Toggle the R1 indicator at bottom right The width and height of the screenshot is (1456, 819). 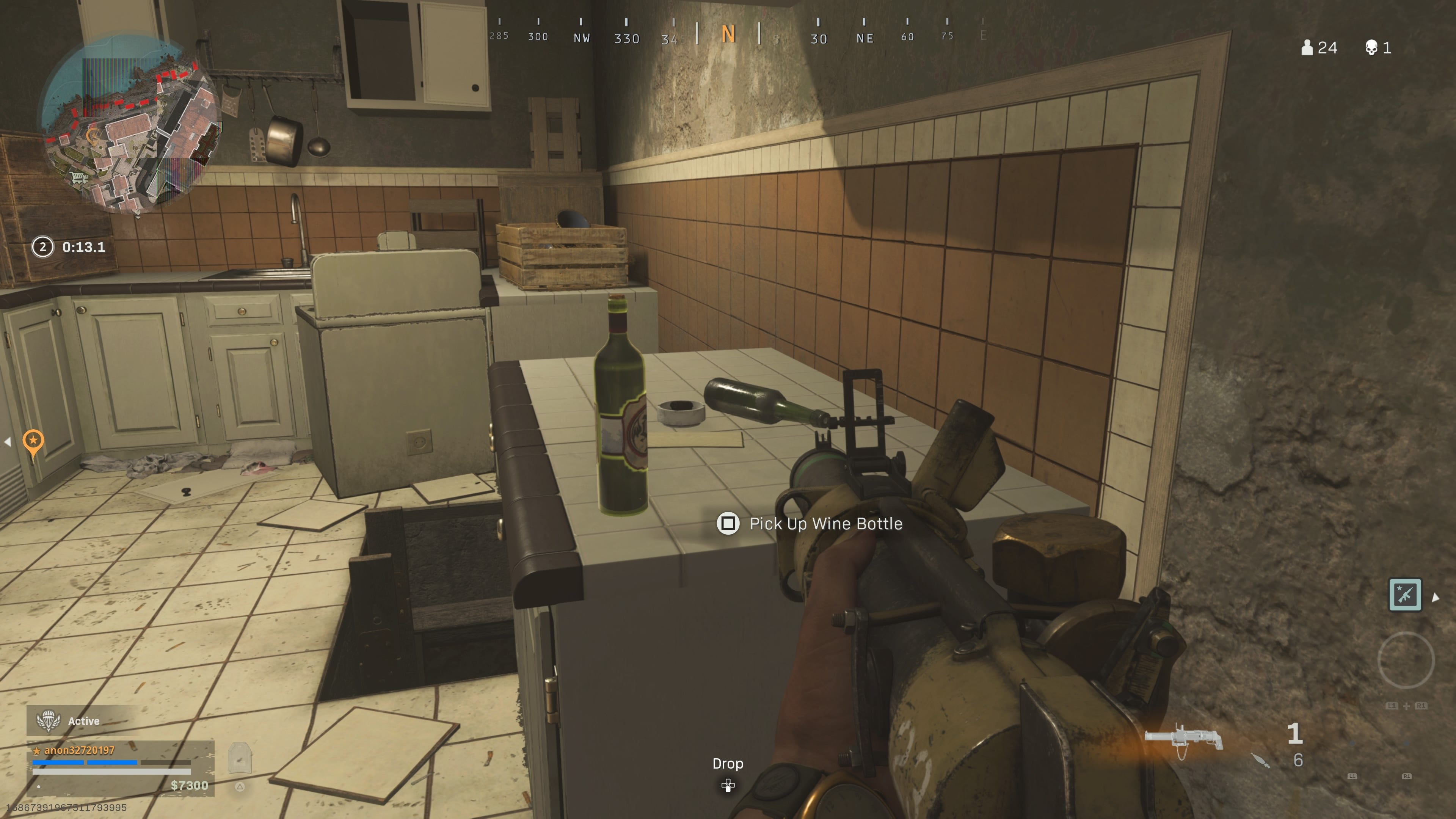(x=1407, y=777)
